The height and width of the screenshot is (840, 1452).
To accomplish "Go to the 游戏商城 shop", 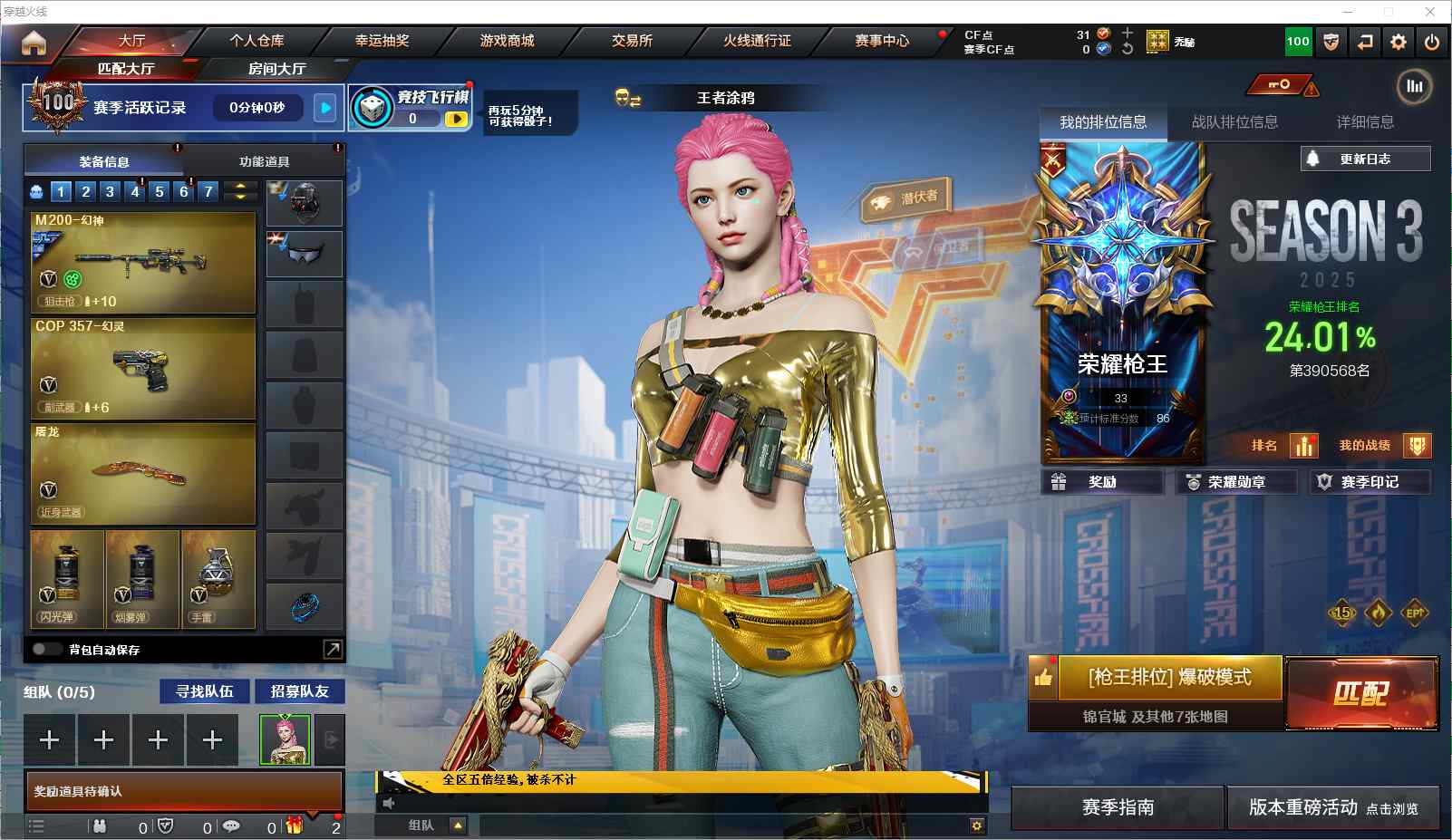I will tap(507, 41).
